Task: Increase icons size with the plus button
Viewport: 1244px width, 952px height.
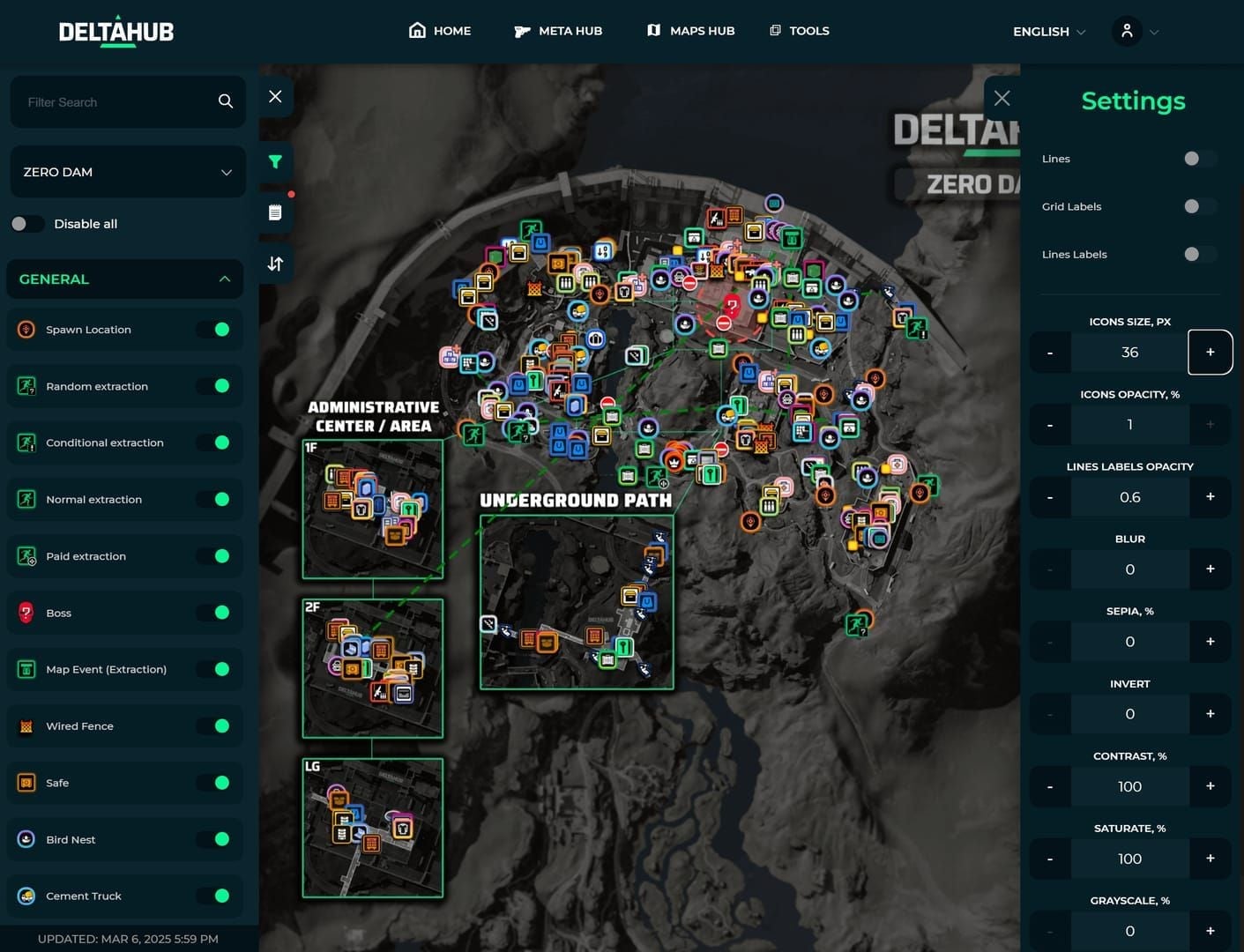Action: click(1210, 352)
